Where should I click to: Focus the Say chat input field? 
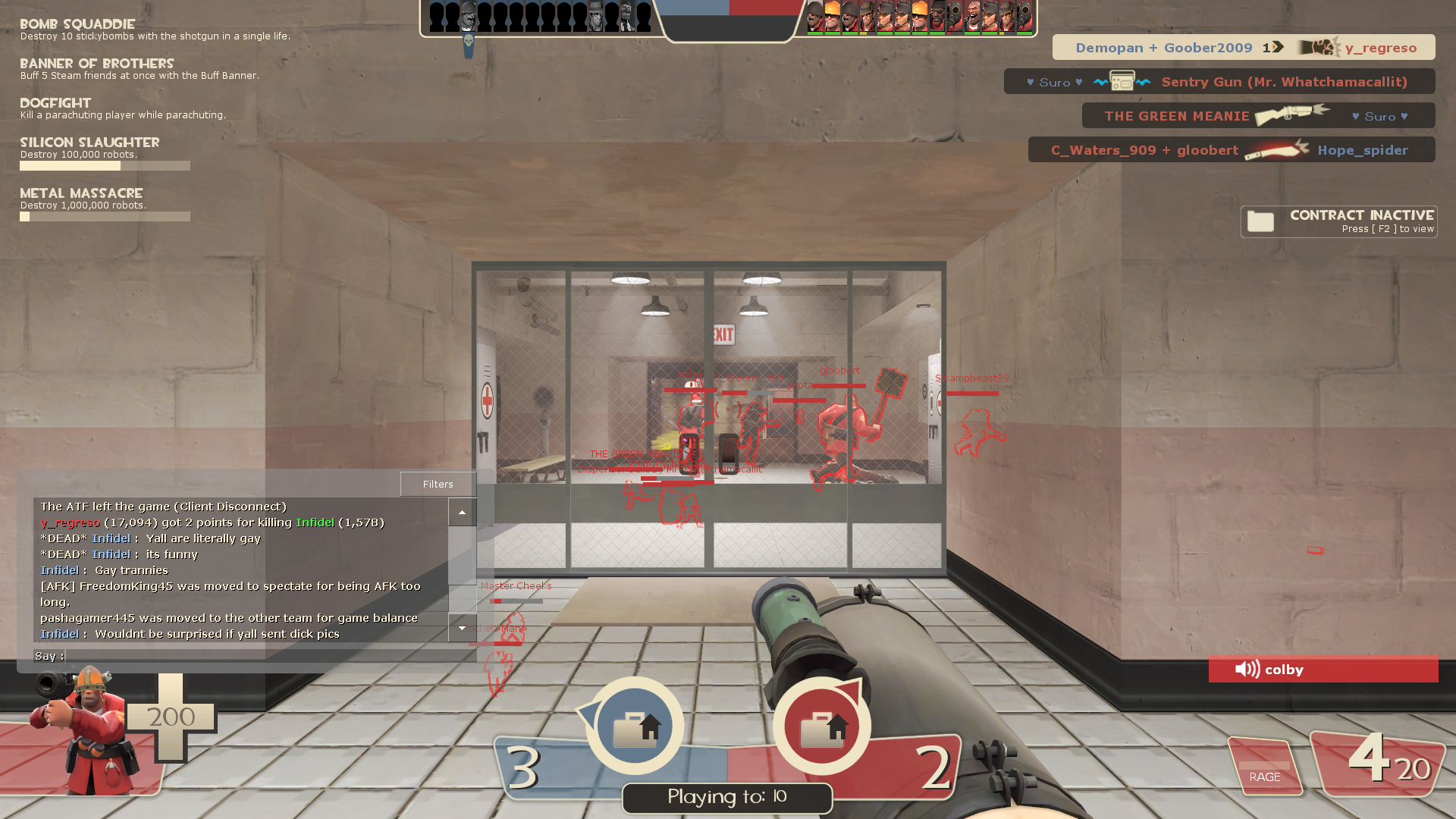click(x=258, y=656)
